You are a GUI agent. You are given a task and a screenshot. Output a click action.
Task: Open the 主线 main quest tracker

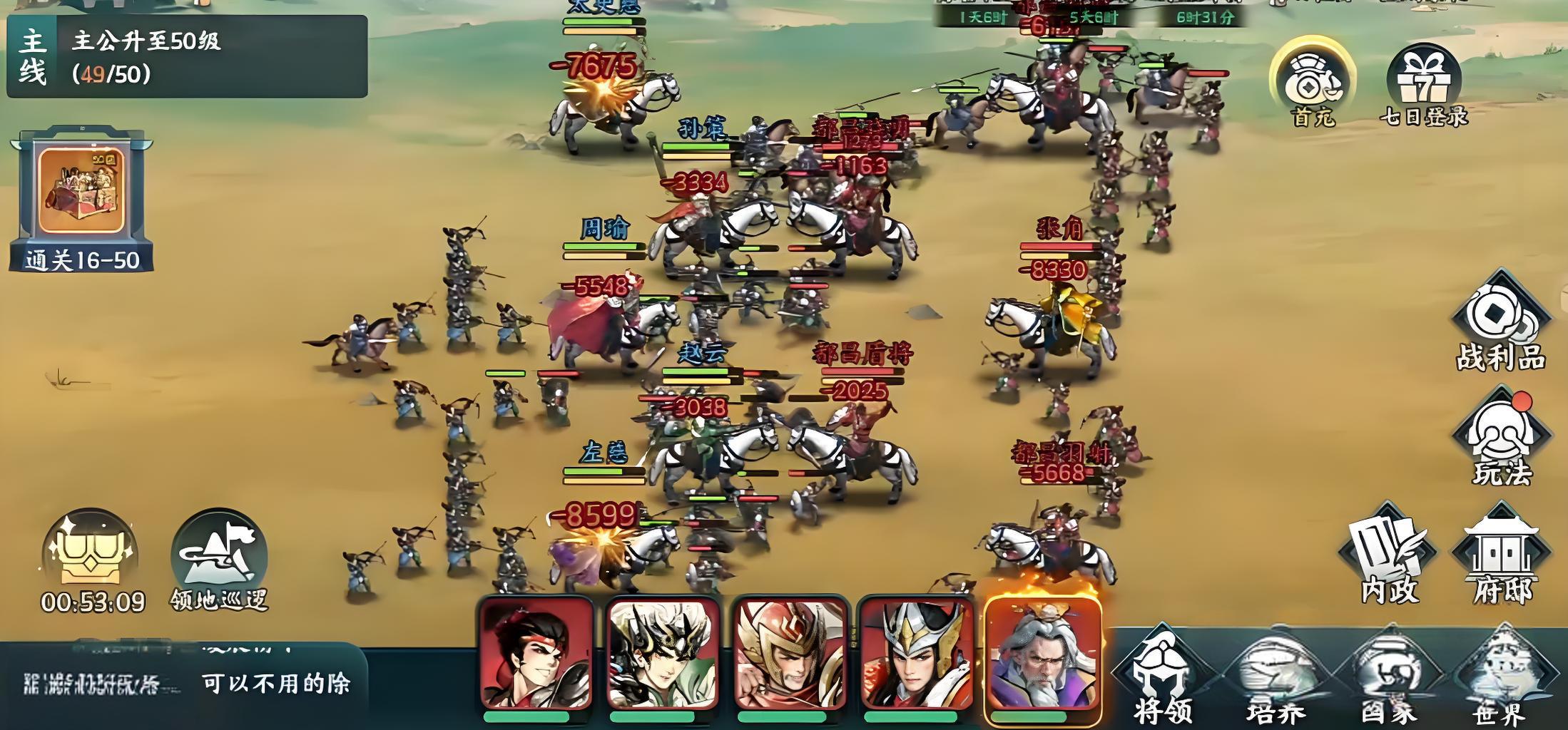[187, 56]
